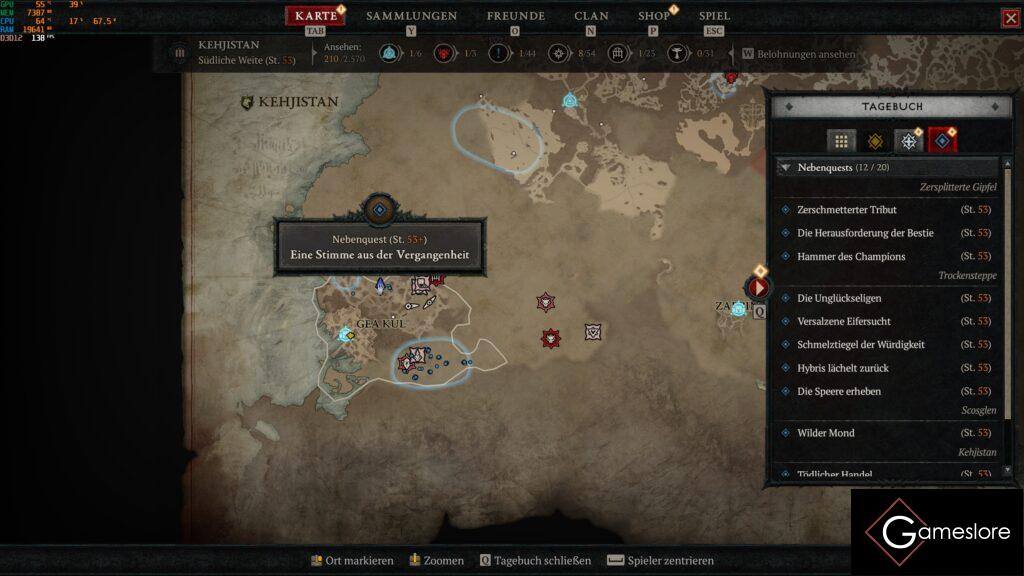This screenshot has width=1024, height=576.
Task: Click the red highlighted side quest journal tab
Action: (x=942, y=141)
